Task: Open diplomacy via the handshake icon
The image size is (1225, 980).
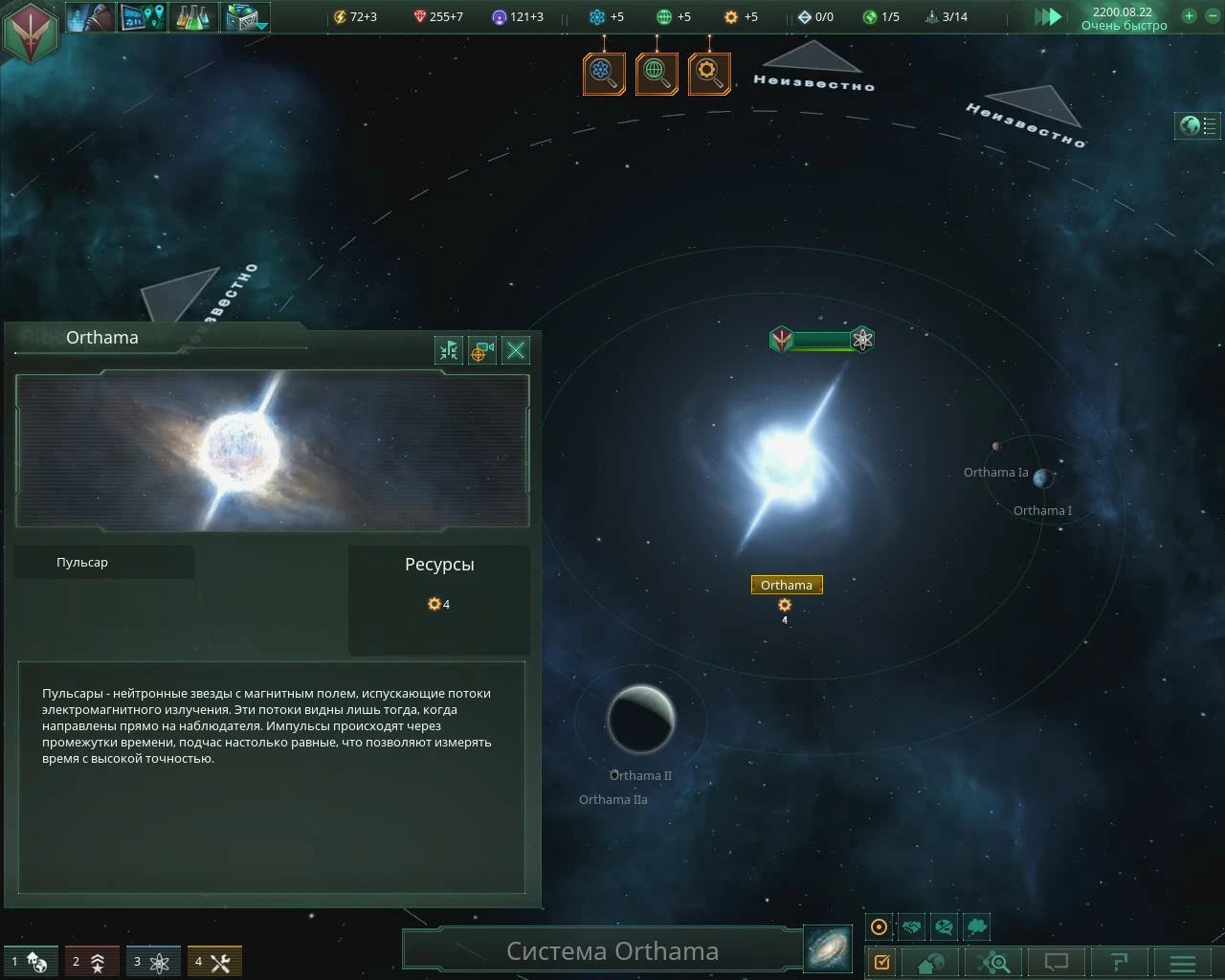Action: (912, 926)
